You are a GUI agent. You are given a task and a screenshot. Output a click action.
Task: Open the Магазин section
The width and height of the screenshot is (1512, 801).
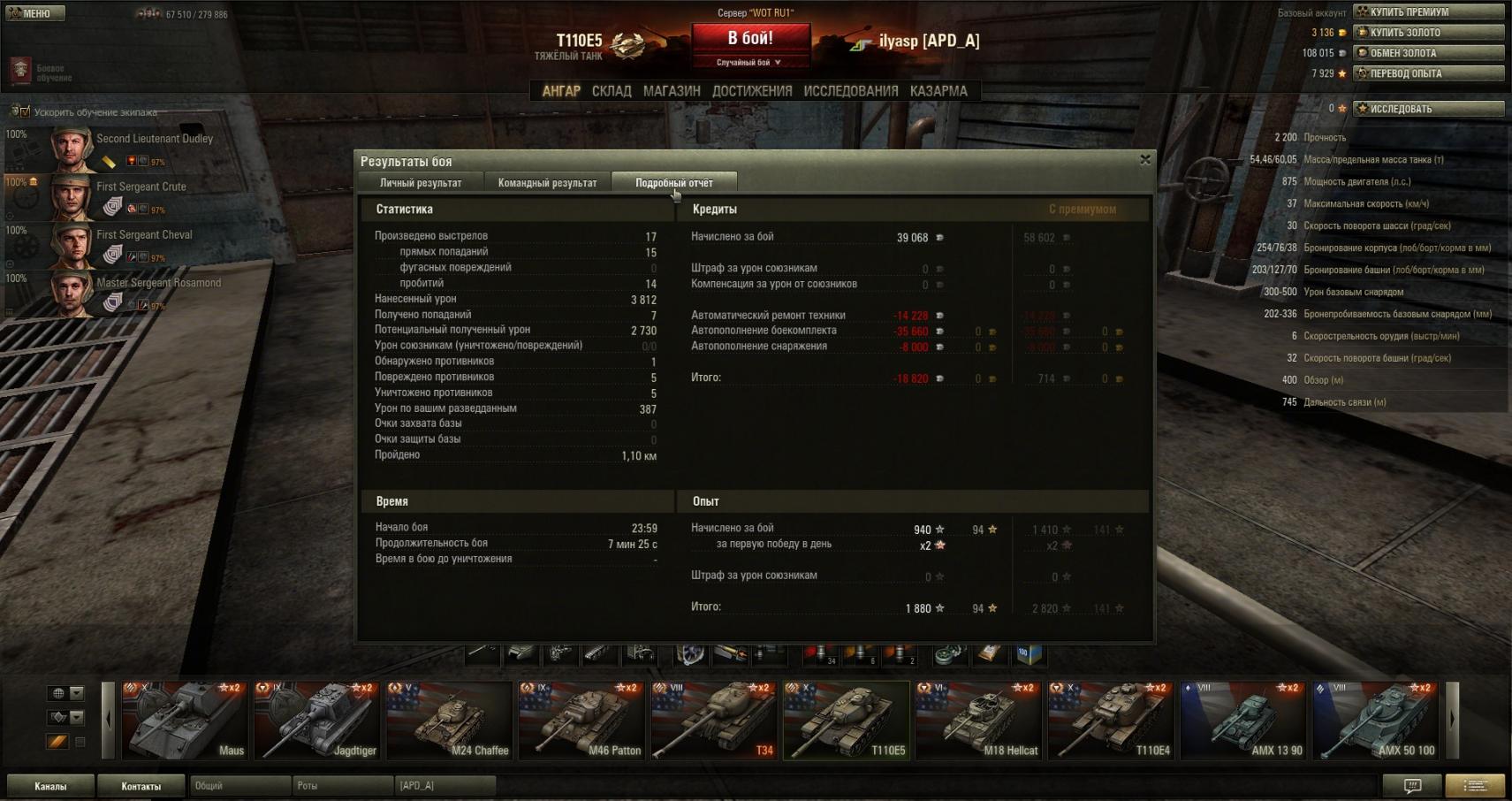(672, 91)
